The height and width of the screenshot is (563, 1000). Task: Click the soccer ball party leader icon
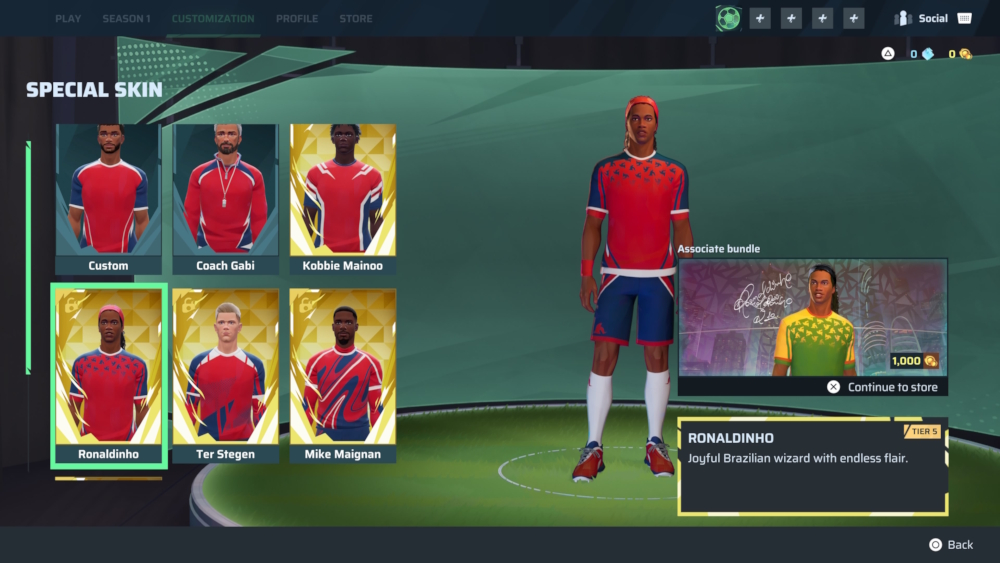[728, 18]
